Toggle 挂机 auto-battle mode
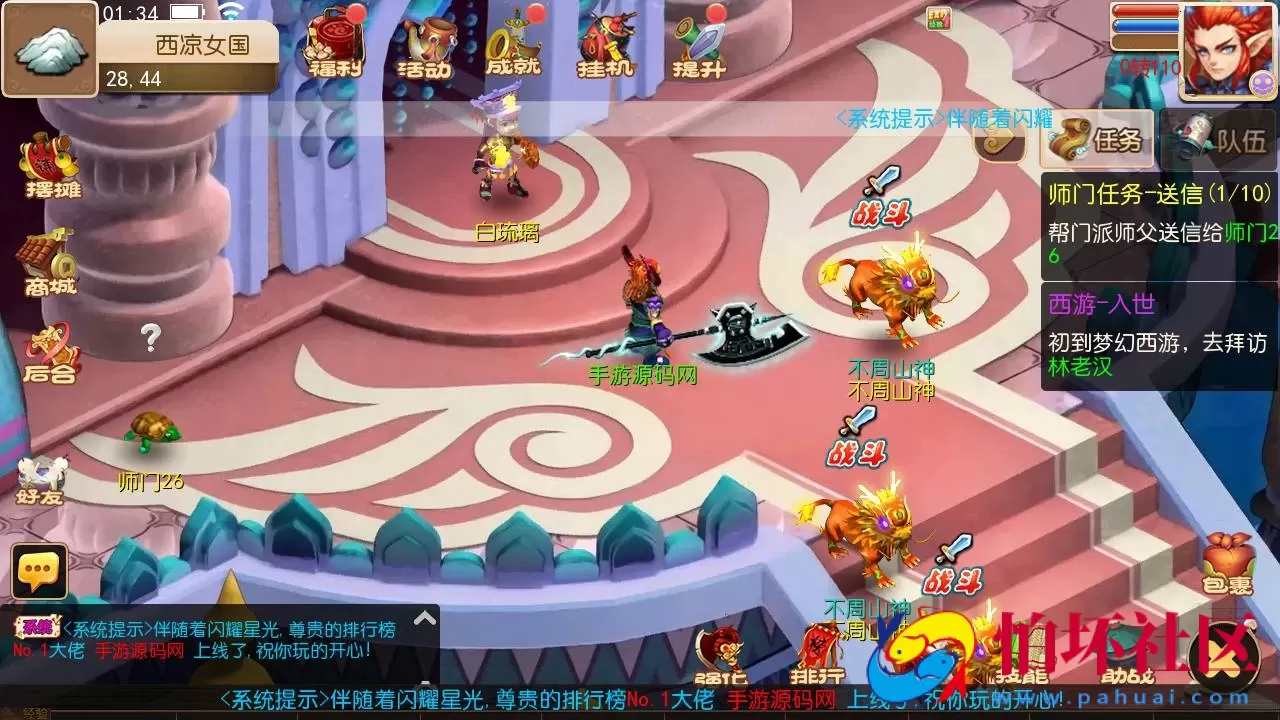 [604, 45]
